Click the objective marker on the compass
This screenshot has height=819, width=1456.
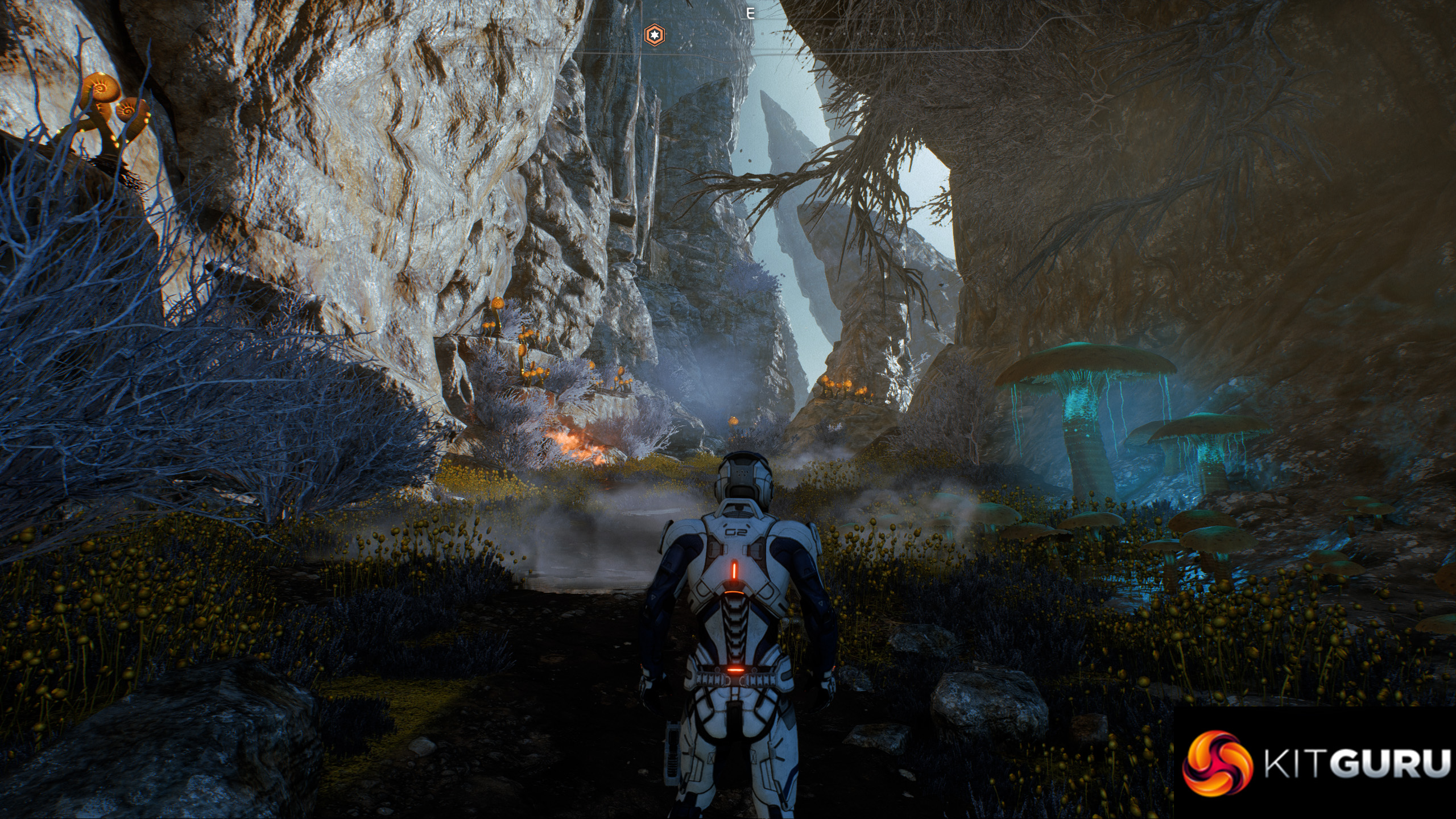pyautogui.click(x=654, y=35)
